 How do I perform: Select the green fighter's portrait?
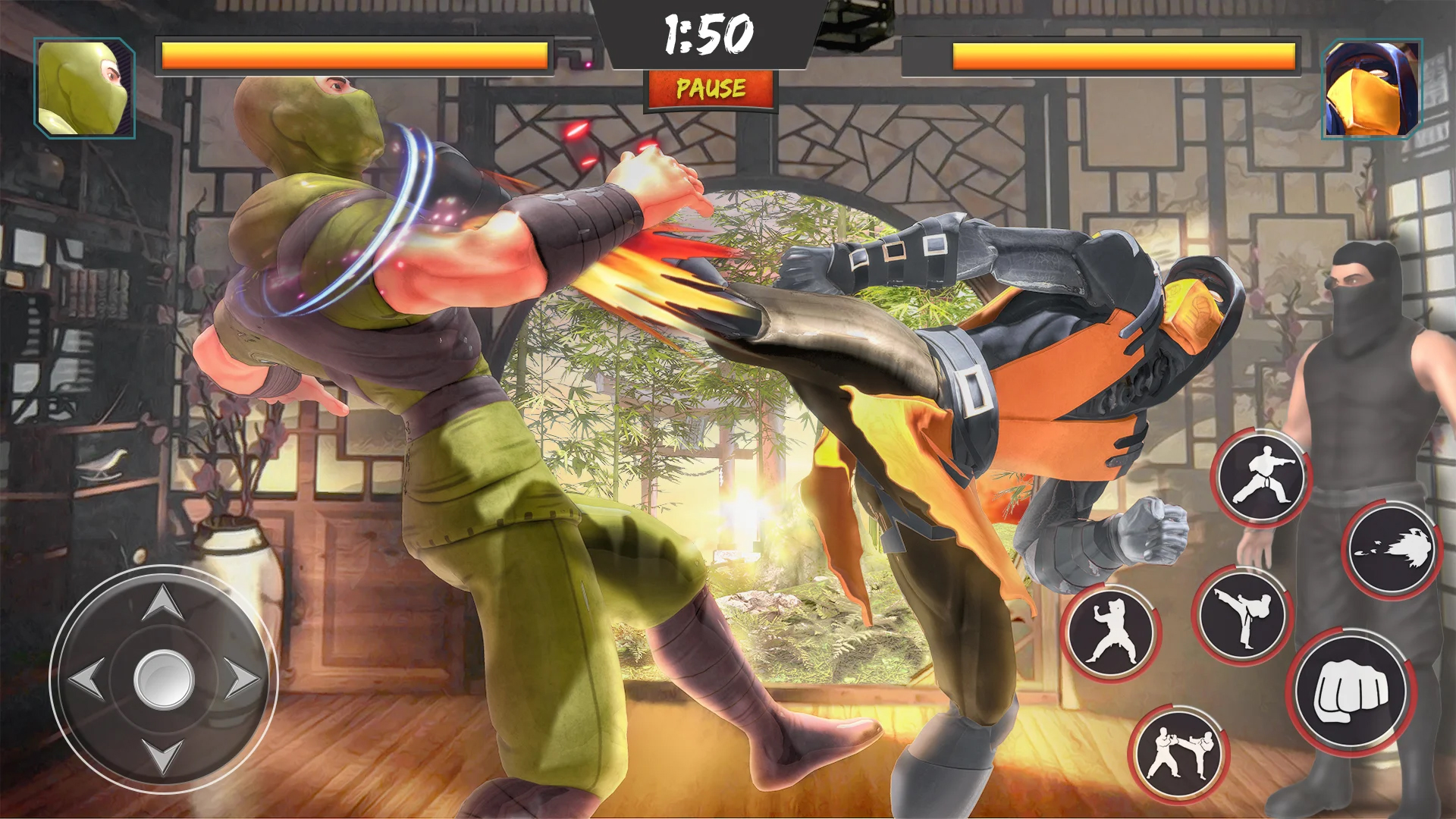pos(83,87)
